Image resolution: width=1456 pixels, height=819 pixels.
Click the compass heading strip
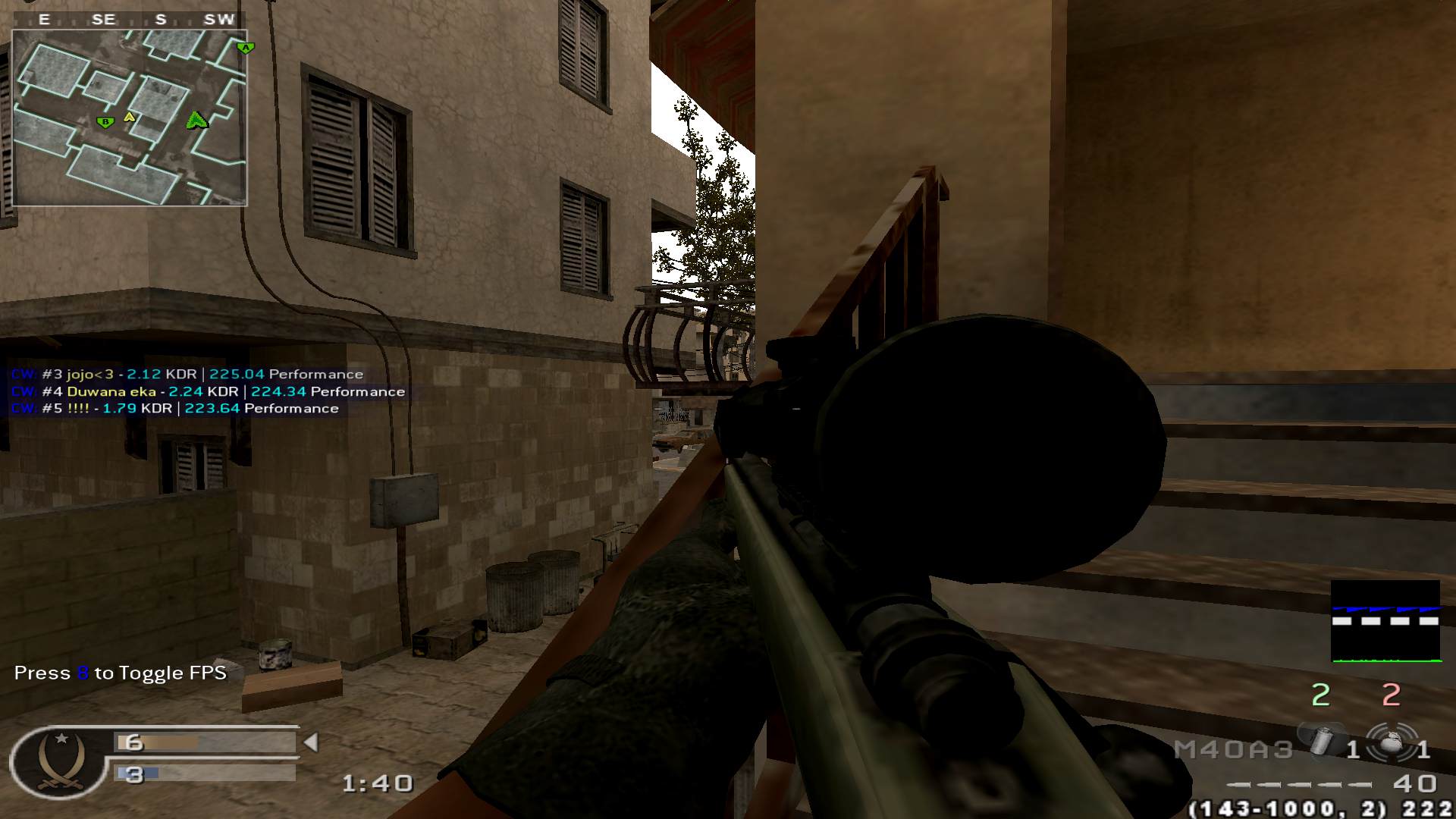[130, 20]
